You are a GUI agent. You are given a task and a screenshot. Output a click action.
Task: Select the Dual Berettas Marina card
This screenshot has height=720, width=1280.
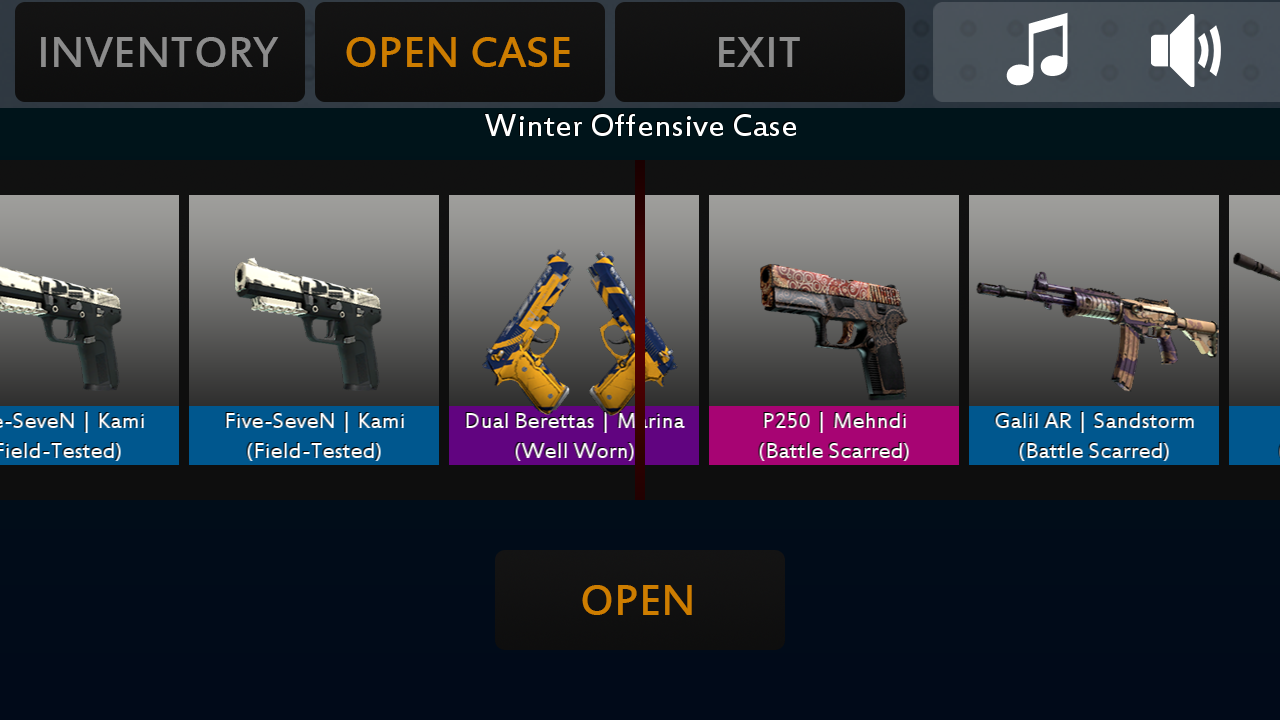pyautogui.click(x=573, y=330)
